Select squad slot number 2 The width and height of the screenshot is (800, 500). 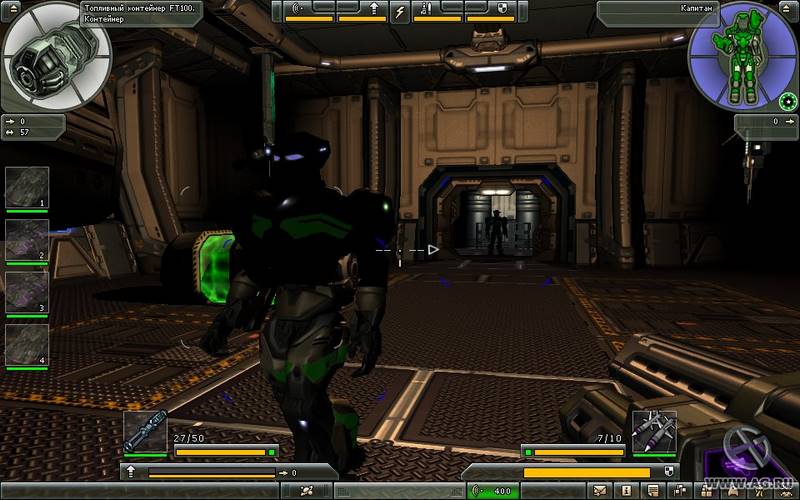[x=27, y=239]
